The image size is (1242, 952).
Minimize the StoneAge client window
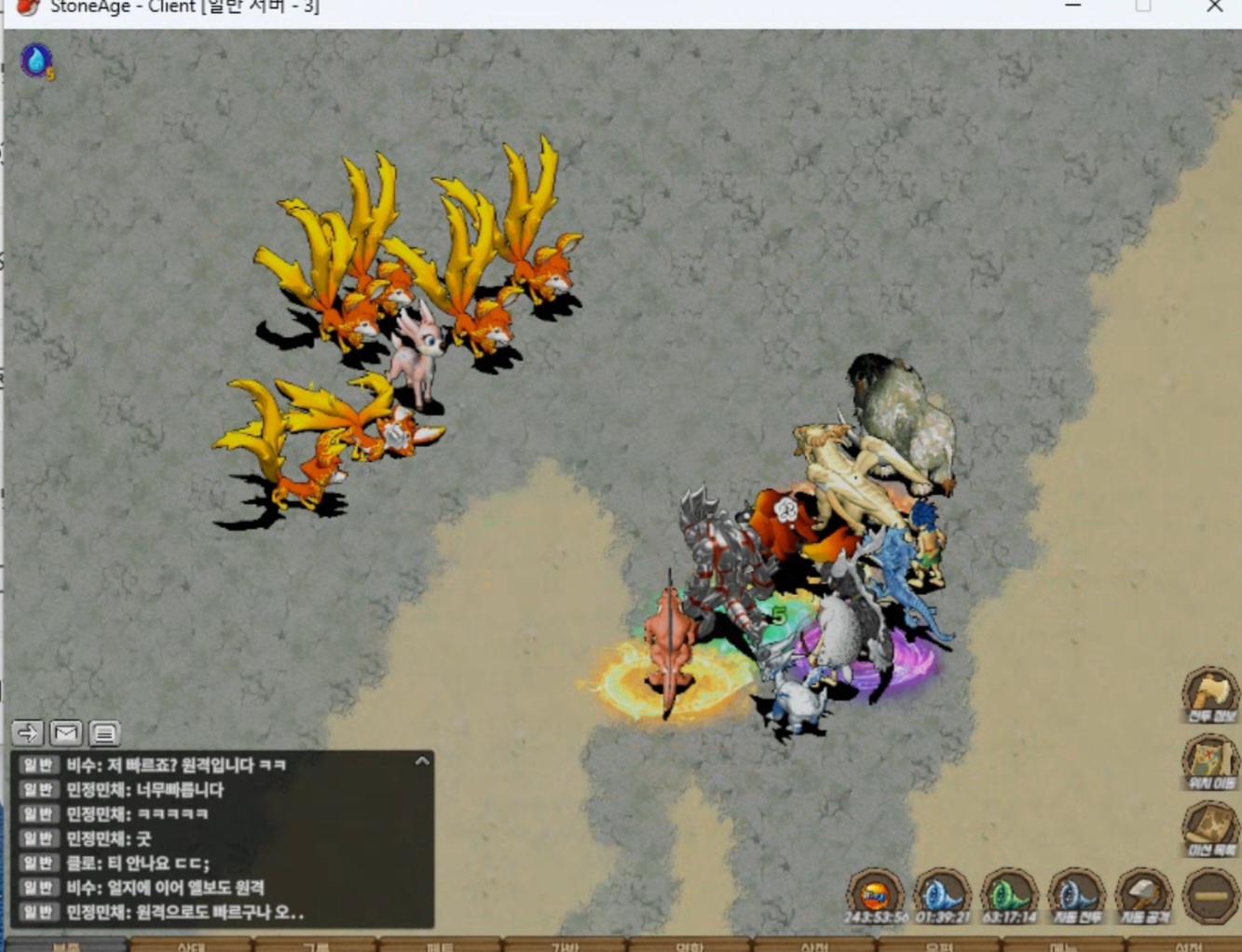[1073, 7]
